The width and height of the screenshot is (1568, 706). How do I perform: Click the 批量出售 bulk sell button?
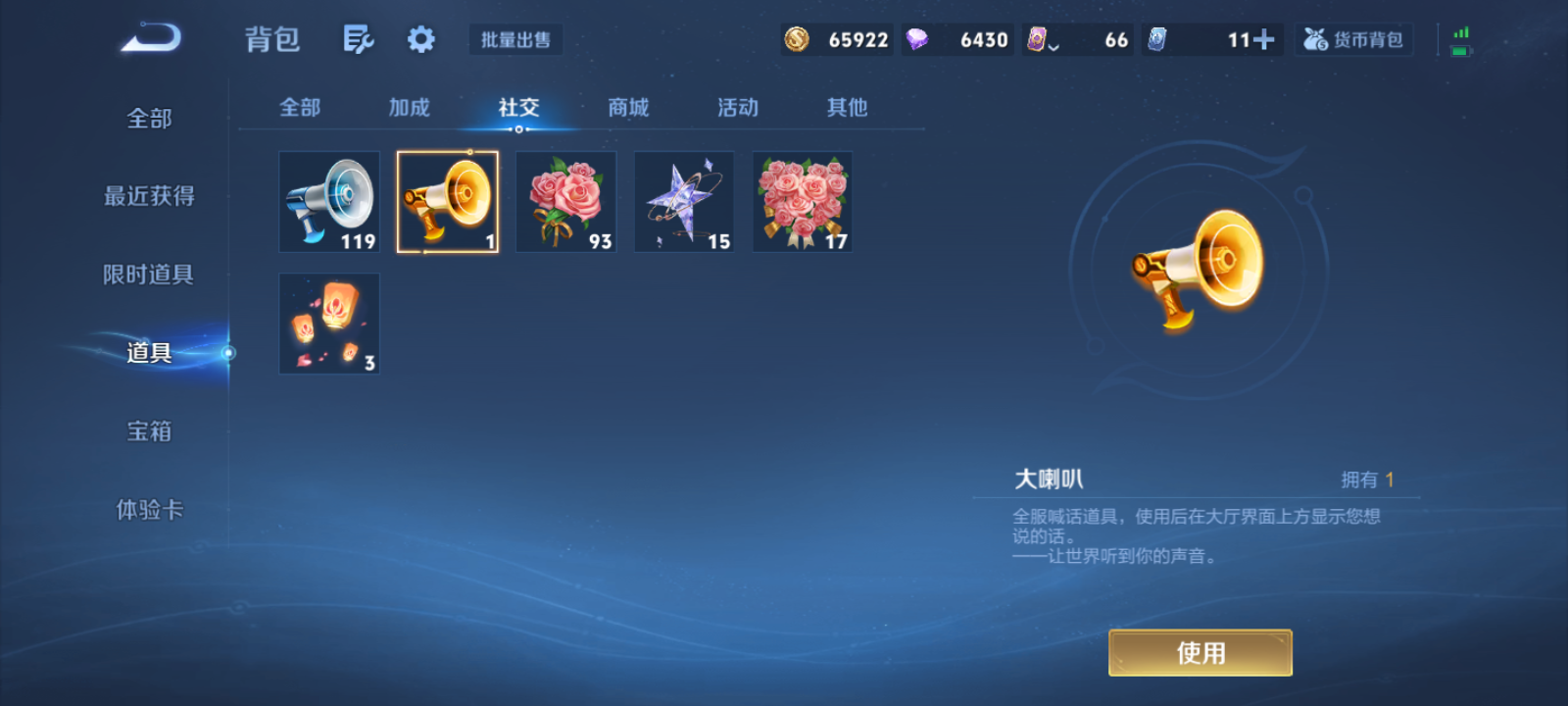[515, 39]
